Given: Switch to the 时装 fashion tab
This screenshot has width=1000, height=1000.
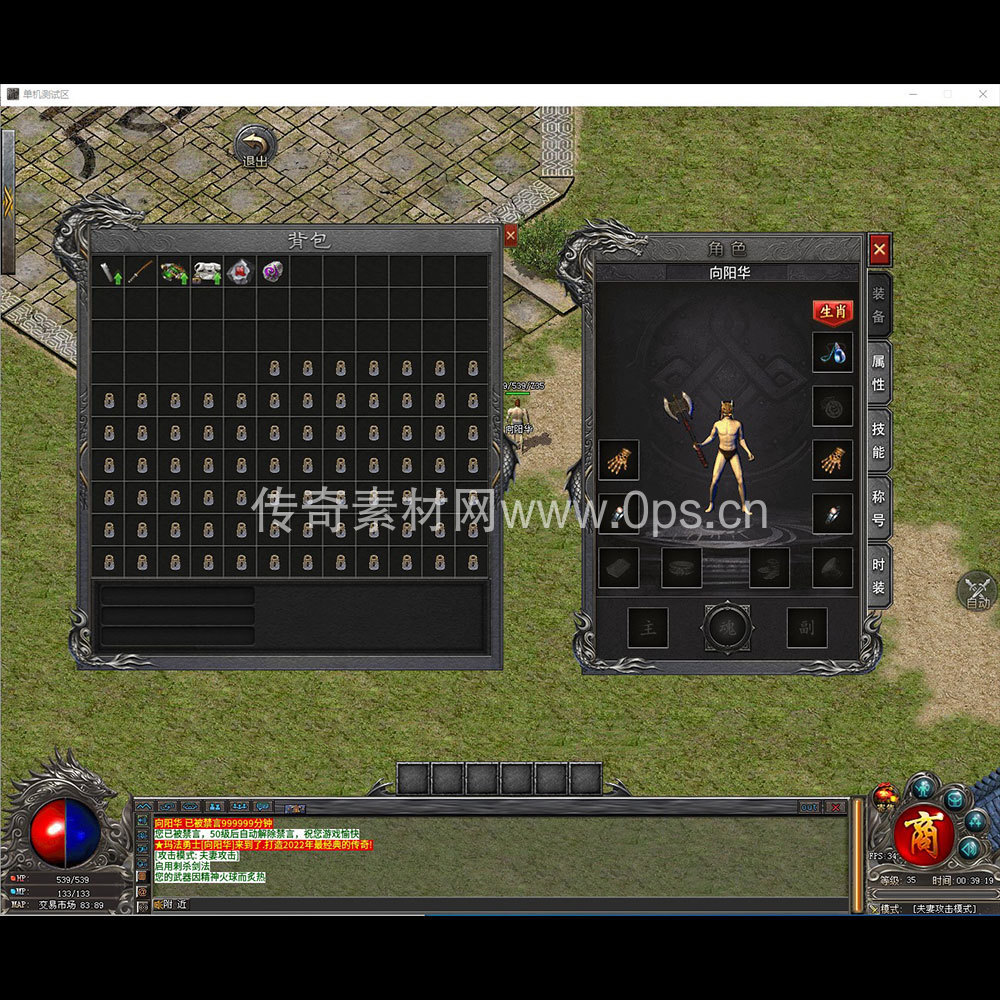Looking at the screenshot, I should click(x=878, y=575).
